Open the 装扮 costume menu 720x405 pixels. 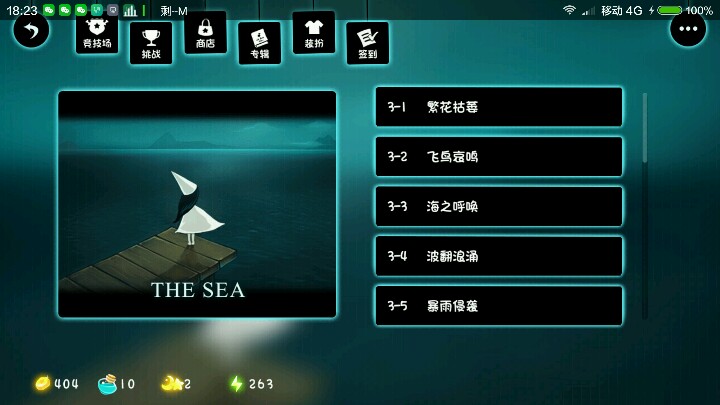(313, 34)
